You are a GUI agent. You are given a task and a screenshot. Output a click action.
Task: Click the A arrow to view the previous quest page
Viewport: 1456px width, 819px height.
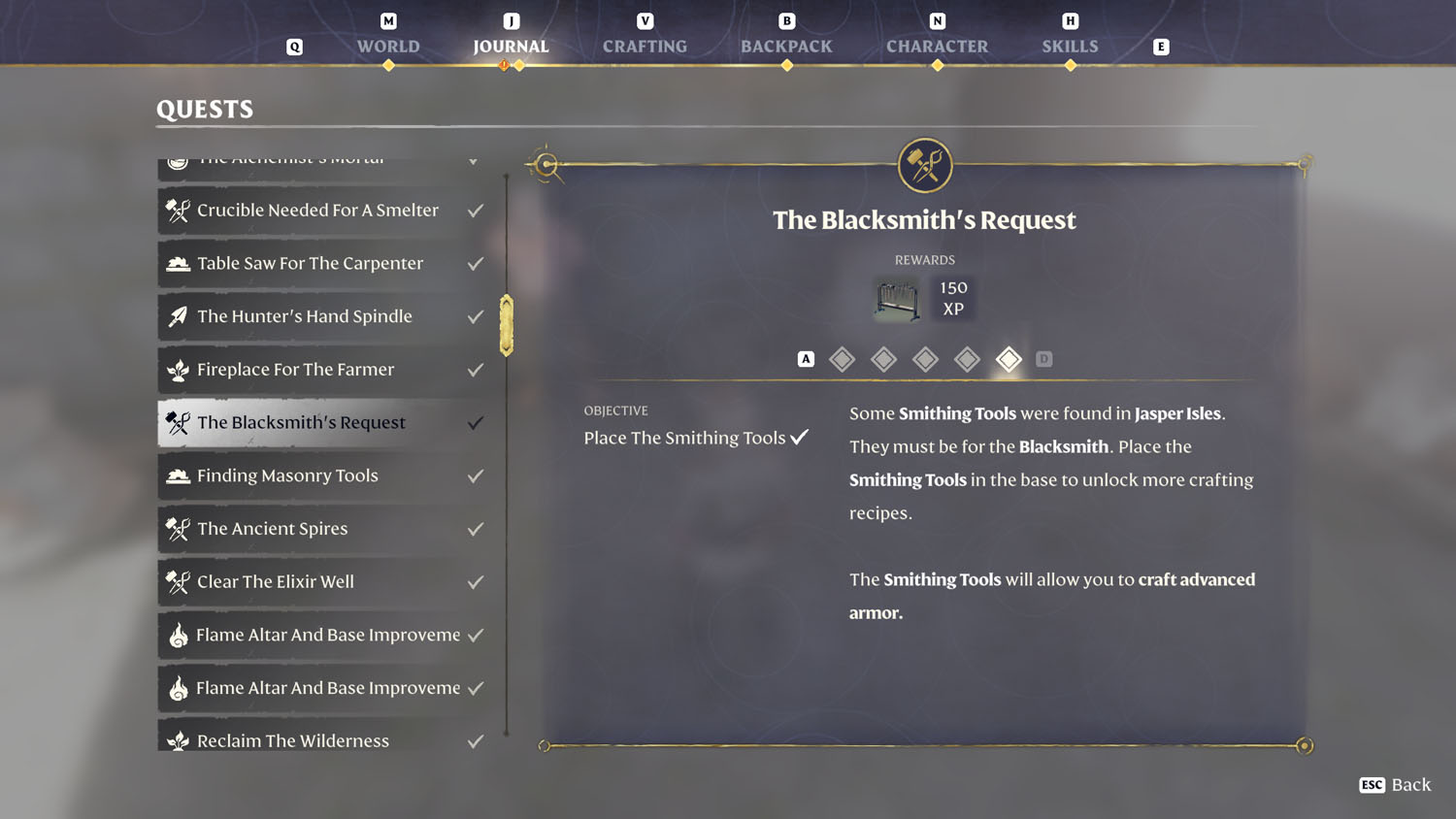805,358
